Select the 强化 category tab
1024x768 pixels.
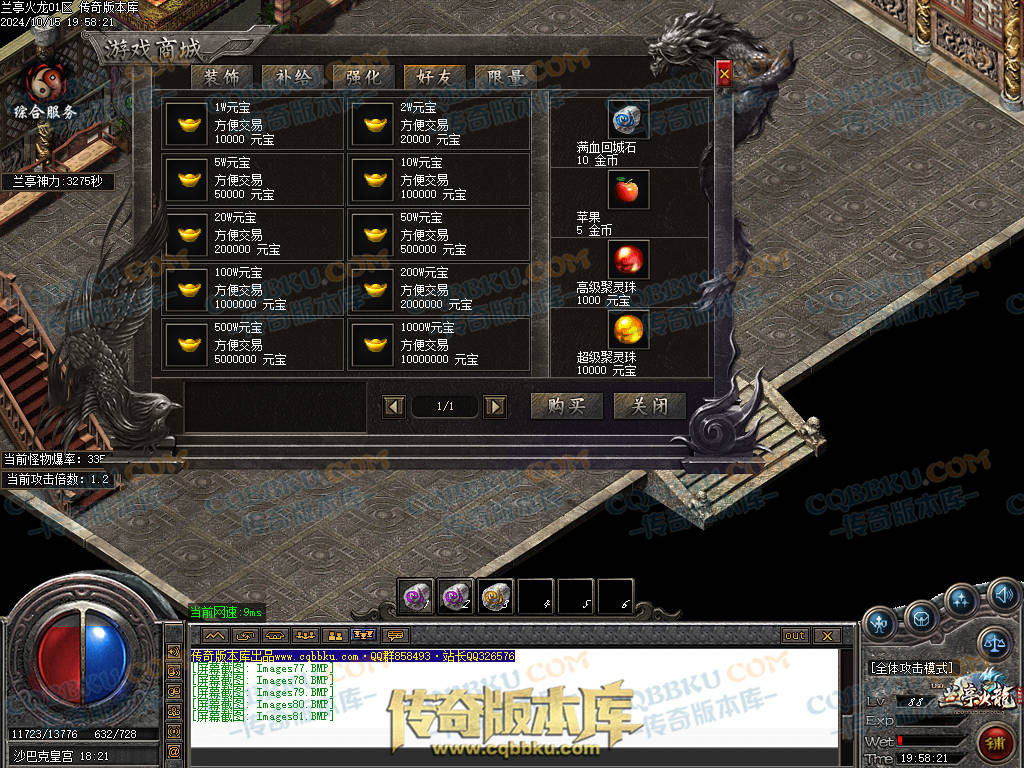coord(363,77)
